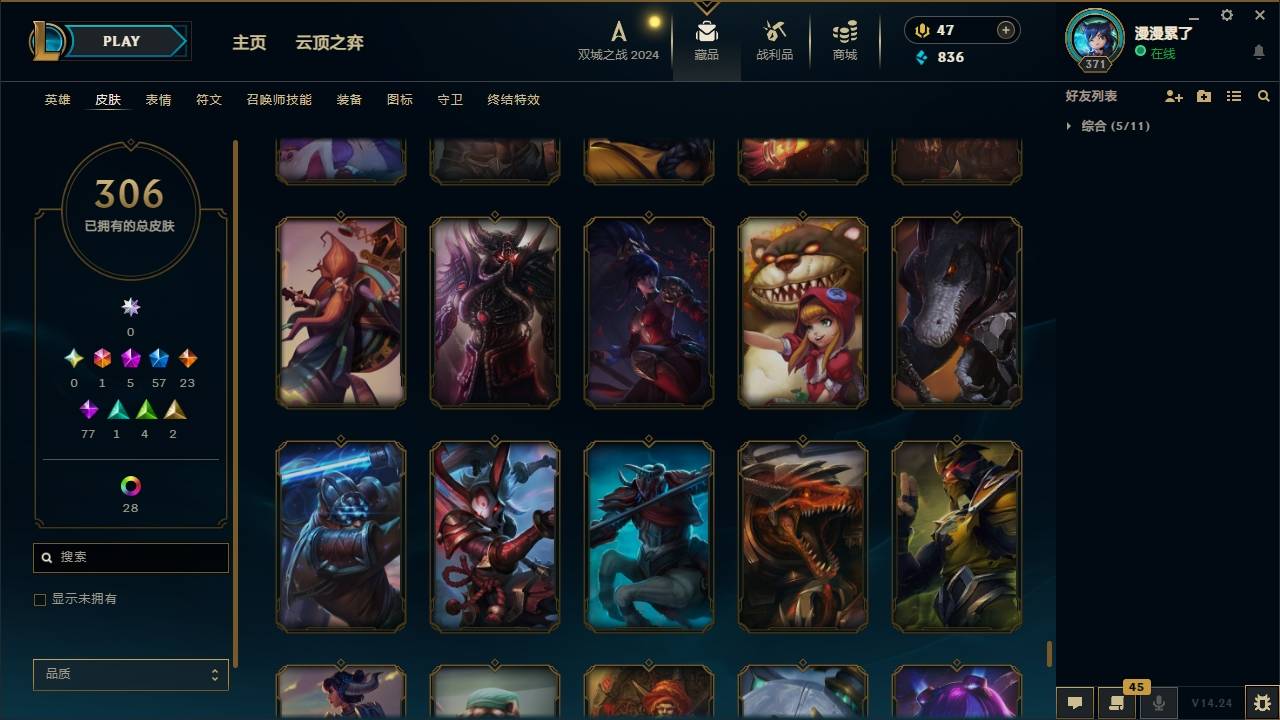
Task: Open the 商城 store icon
Action: [x=843, y=40]
